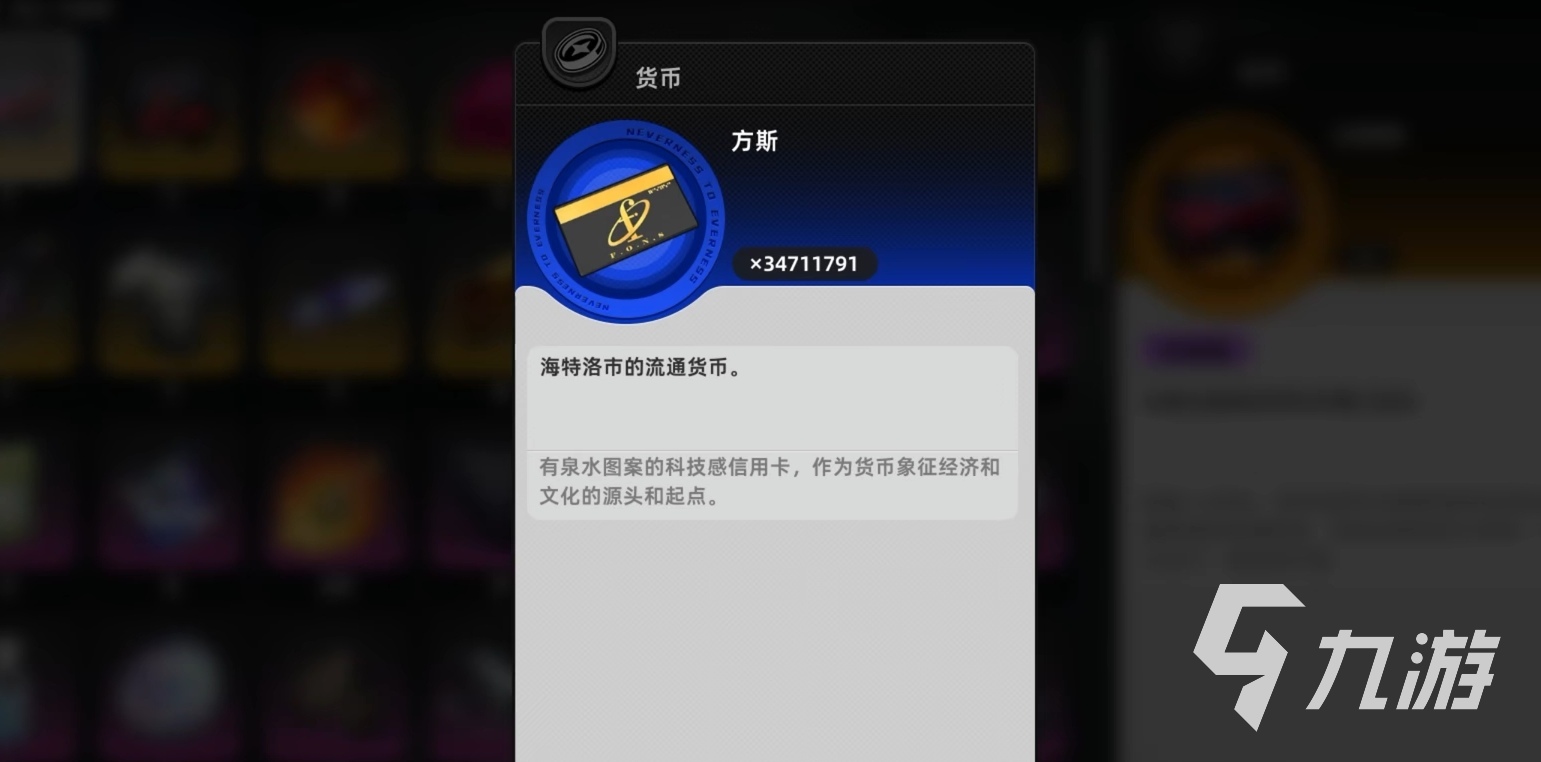Click the purple label button on the right panel
The image size is (1541, 762).
click(x=1196, y=351)
